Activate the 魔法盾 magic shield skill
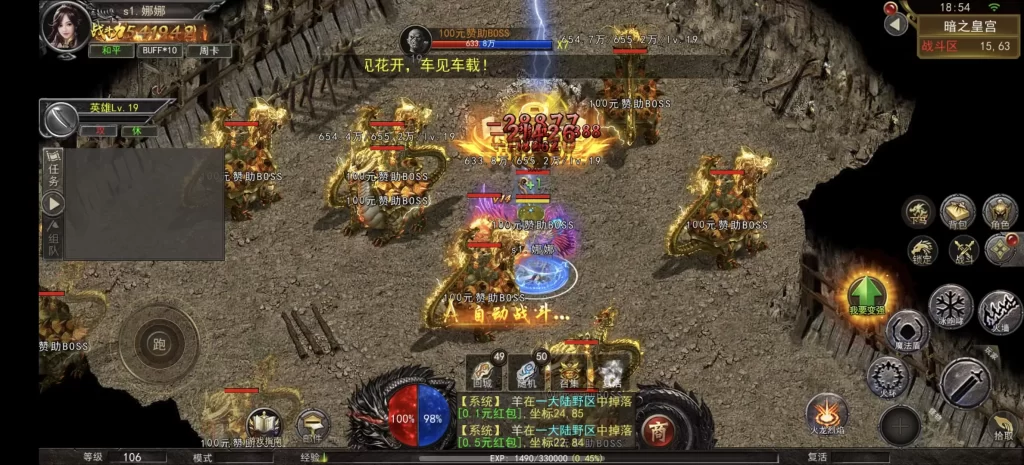This screenshot has width=1024, height=465. pos(907,330)
